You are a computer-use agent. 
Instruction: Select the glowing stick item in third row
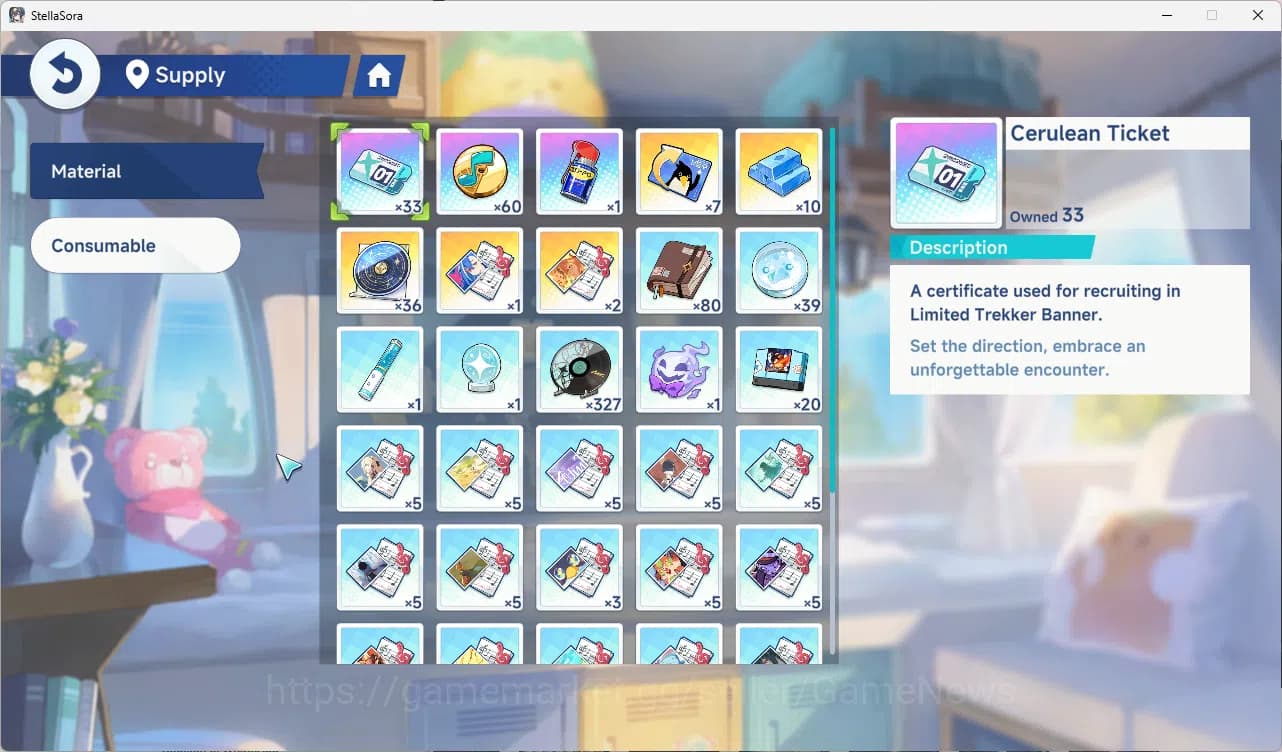click(380, 369)
